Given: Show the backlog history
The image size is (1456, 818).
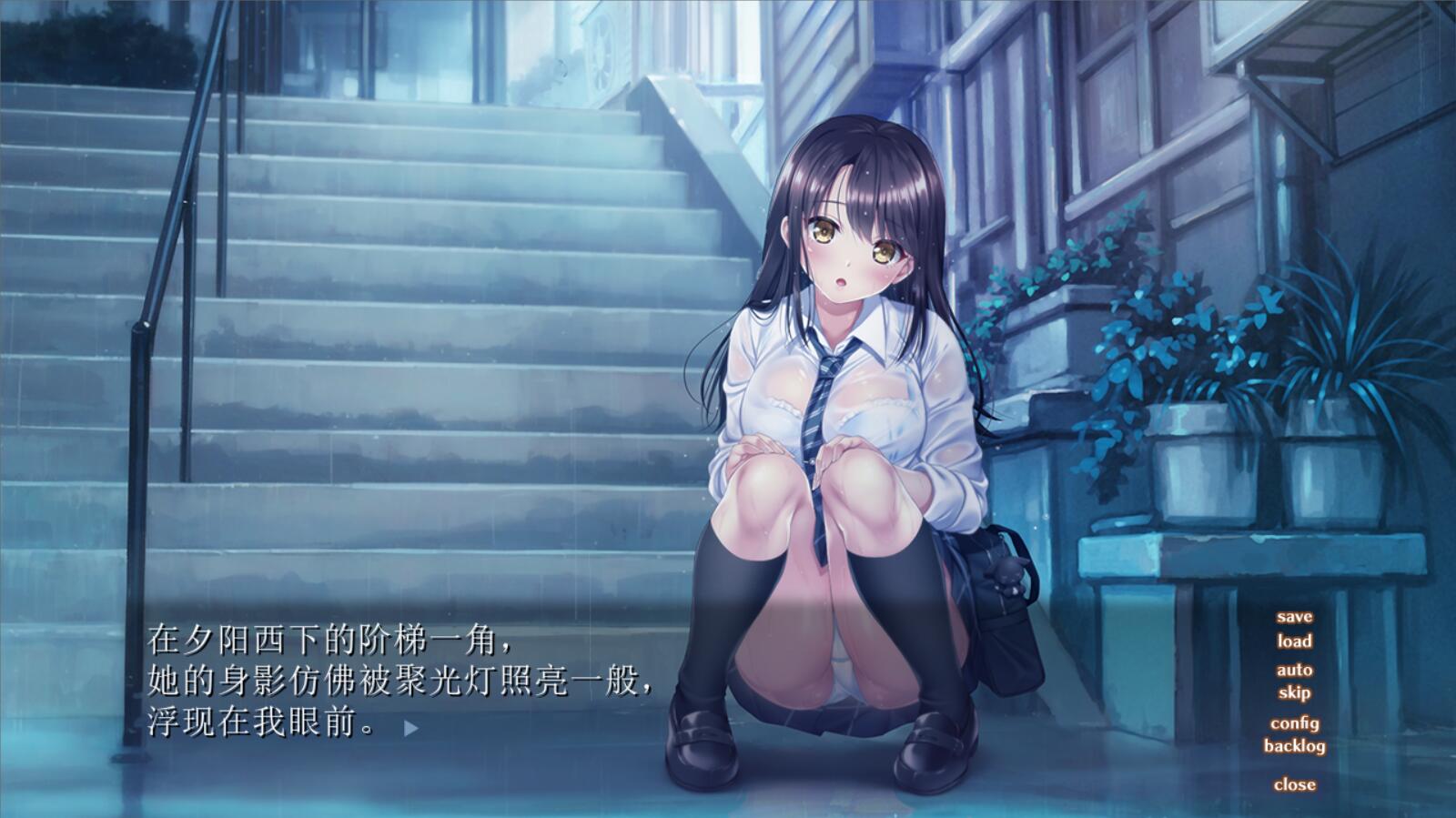Looking at the screenshot, I should point(1294,746).
